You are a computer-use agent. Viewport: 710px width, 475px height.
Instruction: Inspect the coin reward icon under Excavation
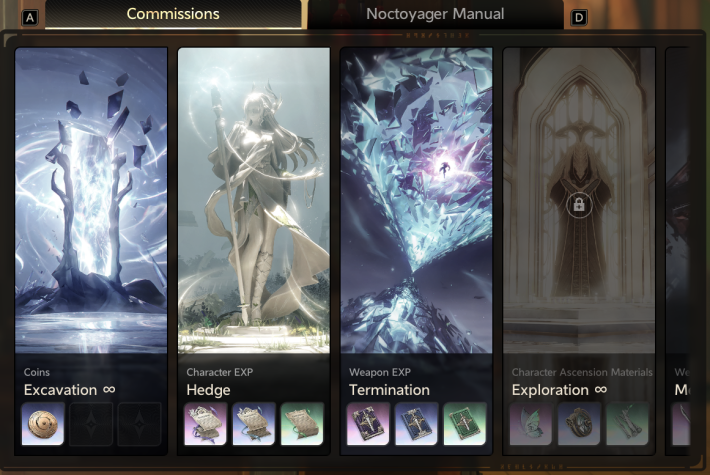pyautogui.click(x=45, y=423)
